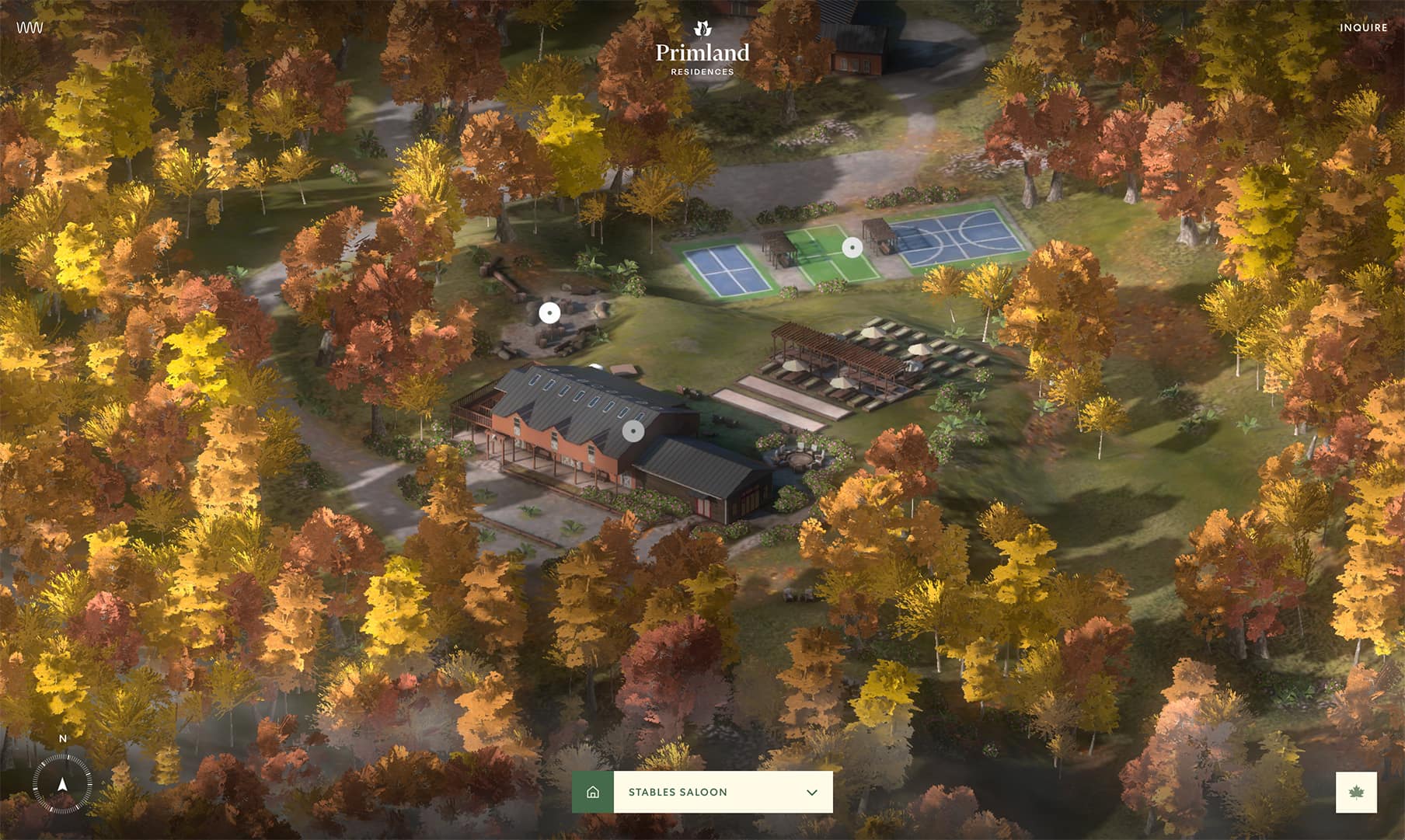1405x840 pixels.
Task: Click the green home button
Action: pos(593,793)
